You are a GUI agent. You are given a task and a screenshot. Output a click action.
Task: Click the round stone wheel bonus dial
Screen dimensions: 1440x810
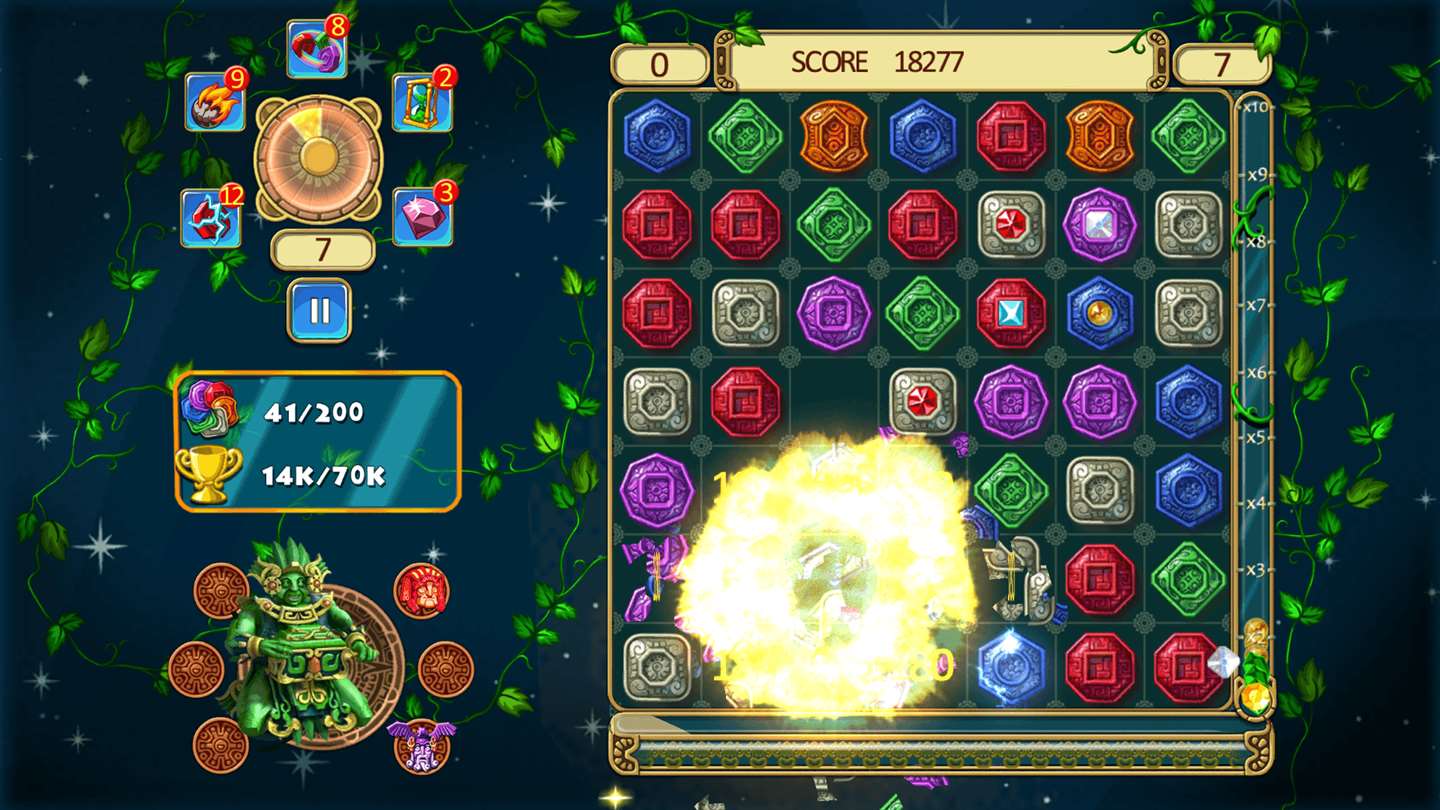pos(318,157)
